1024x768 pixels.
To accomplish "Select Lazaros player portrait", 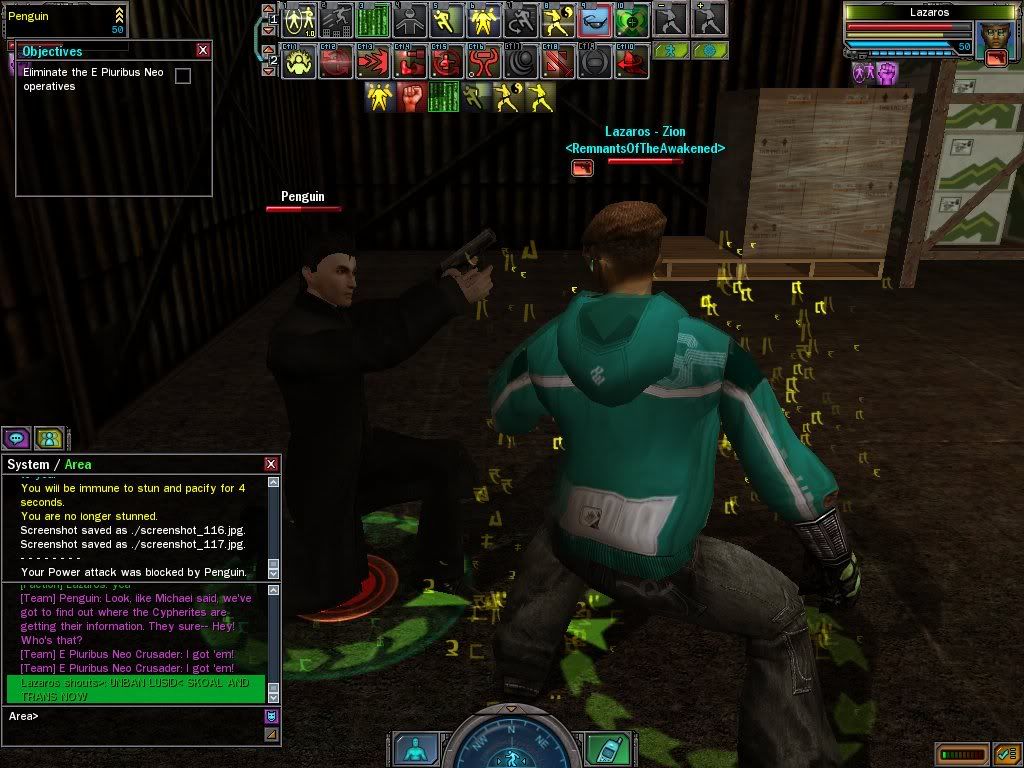I will pos(995,34).
